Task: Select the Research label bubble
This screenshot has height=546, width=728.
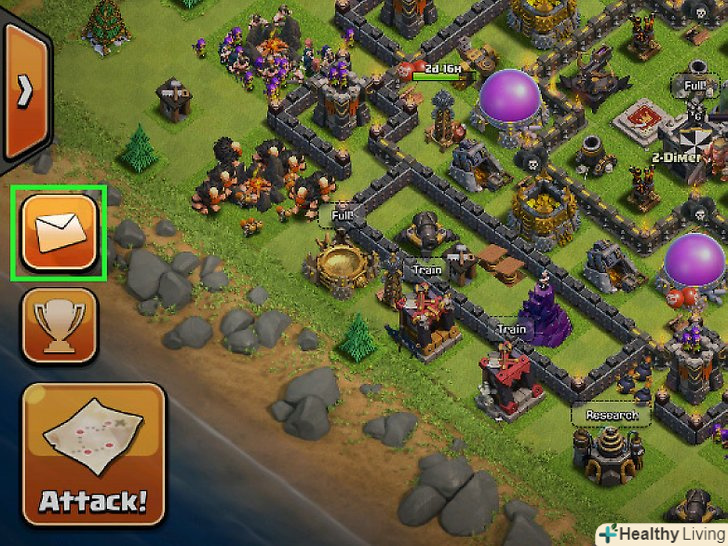Action: click(611, 415)
